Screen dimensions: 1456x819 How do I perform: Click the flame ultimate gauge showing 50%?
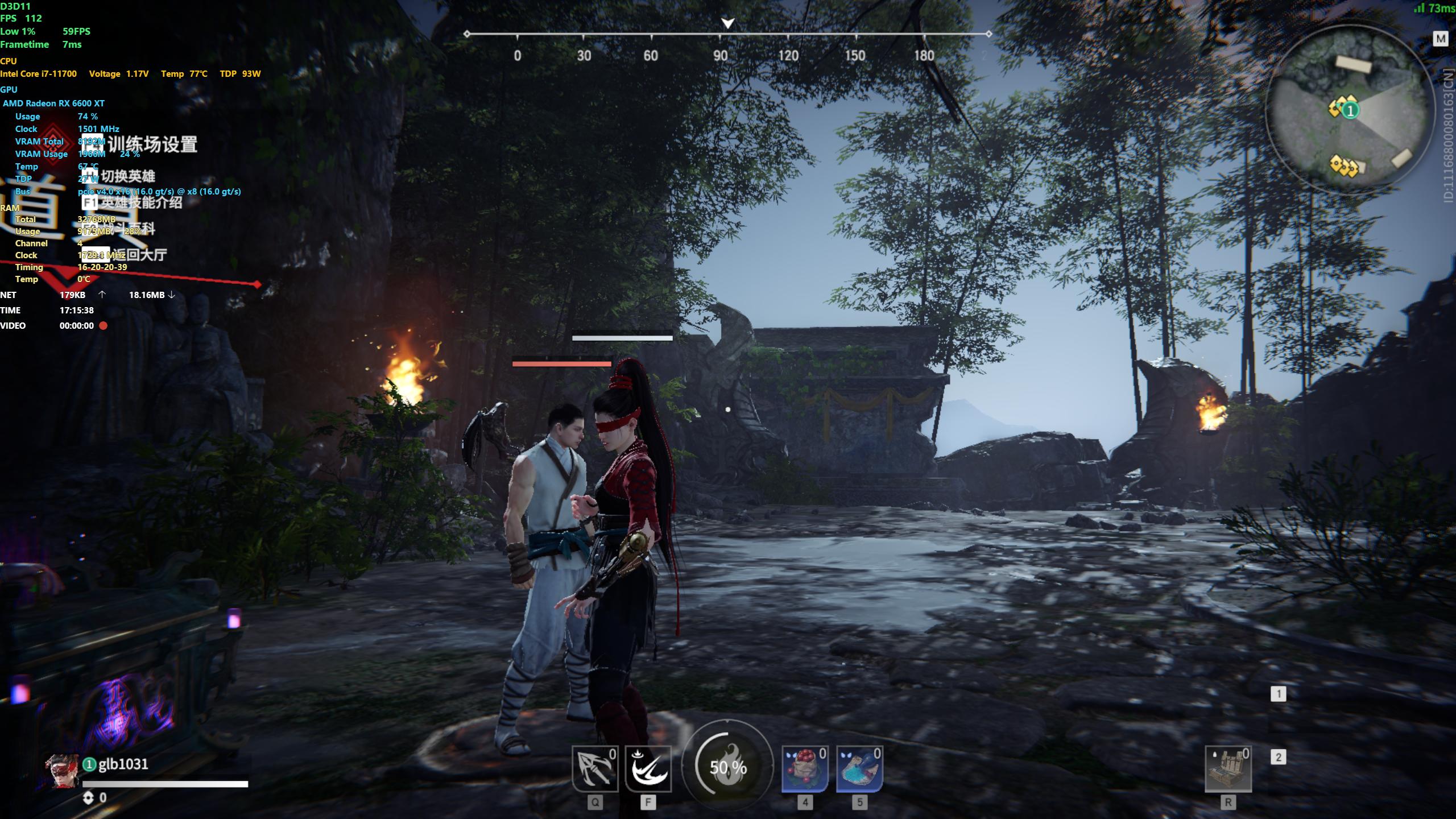[727, 767]
